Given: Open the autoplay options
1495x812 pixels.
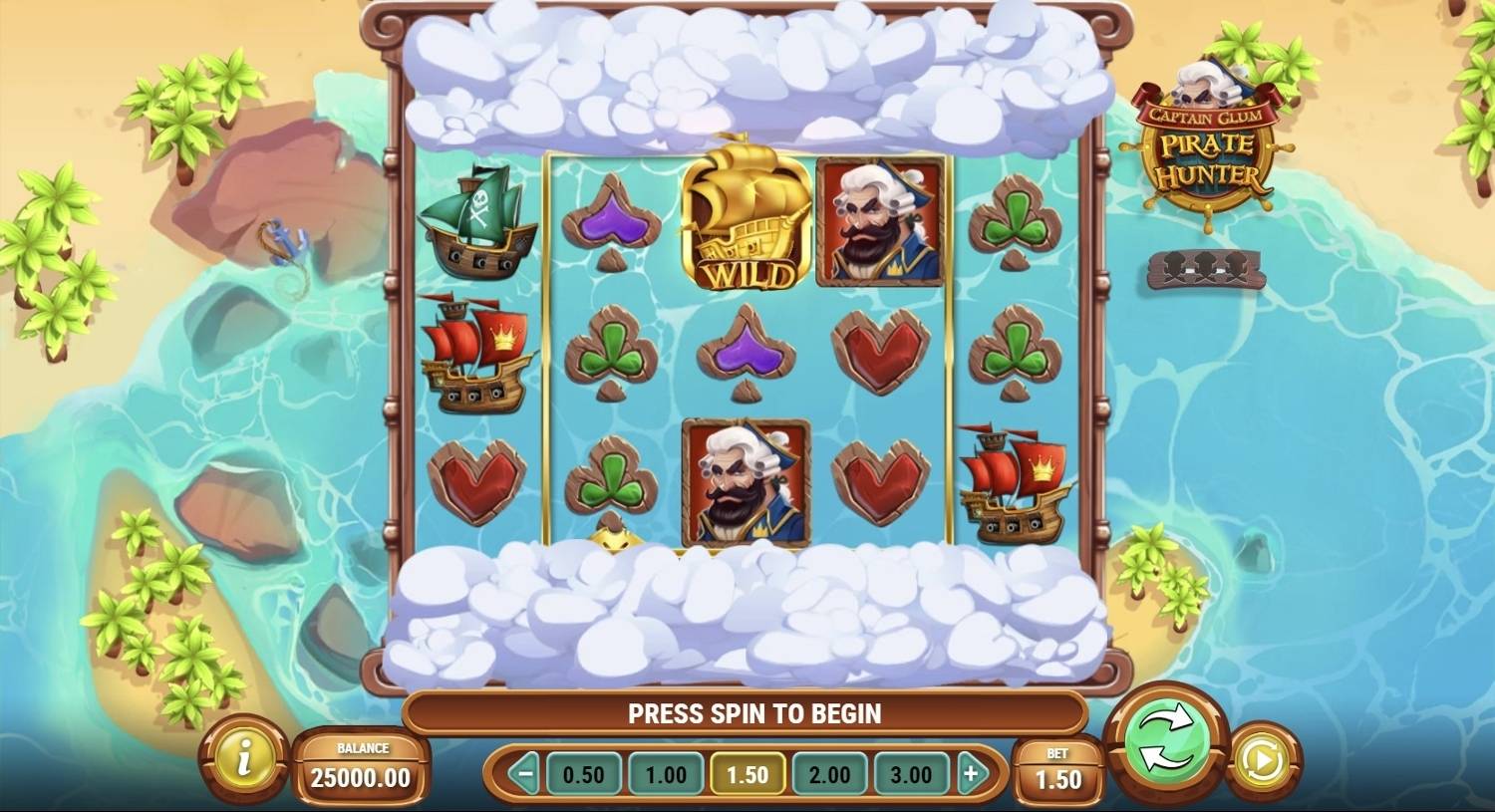Looking at the screenshot, I should (1265, 762).
